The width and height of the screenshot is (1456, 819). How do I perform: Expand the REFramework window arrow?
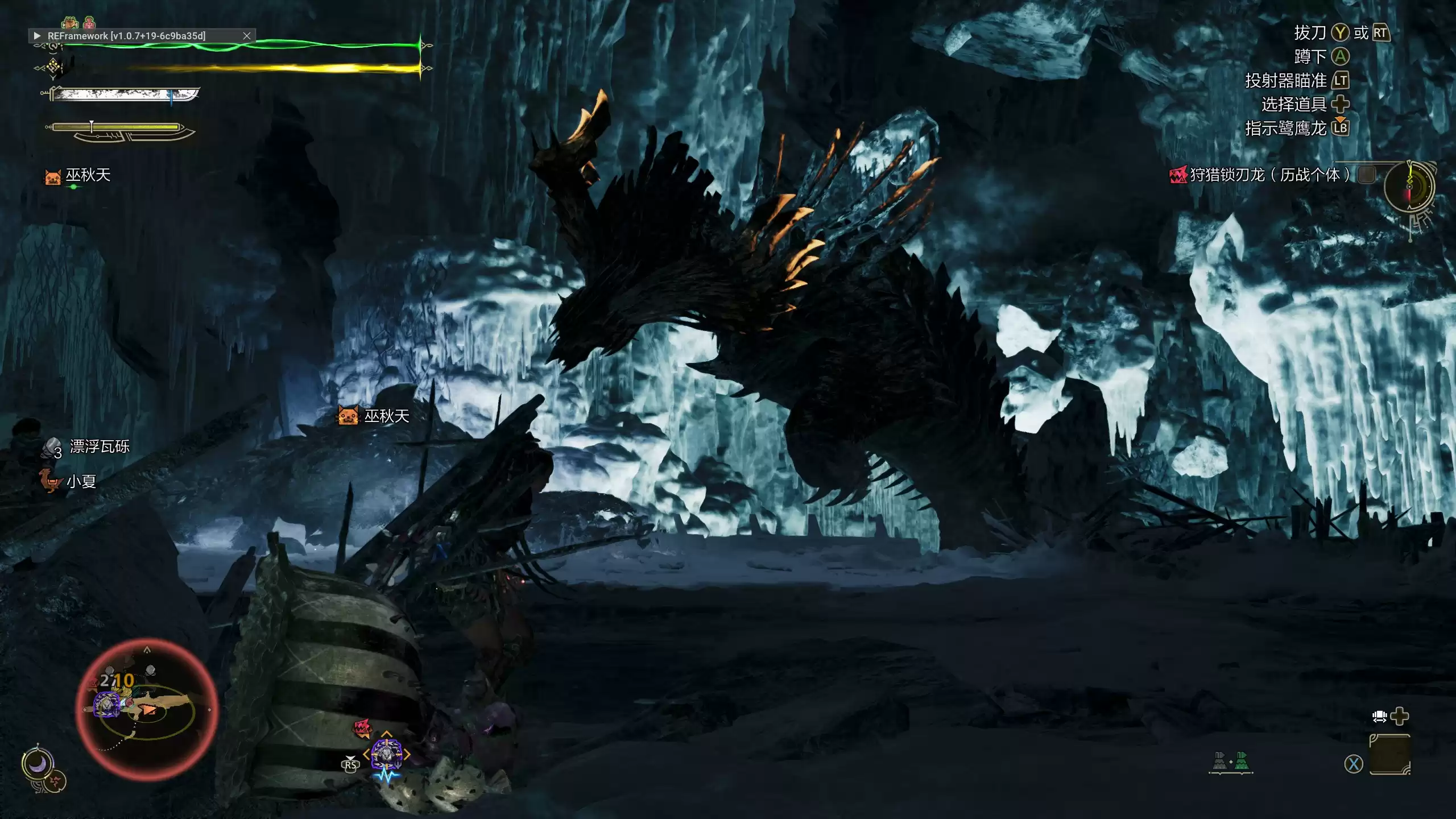pyautogui.click(x=37, y=36)
